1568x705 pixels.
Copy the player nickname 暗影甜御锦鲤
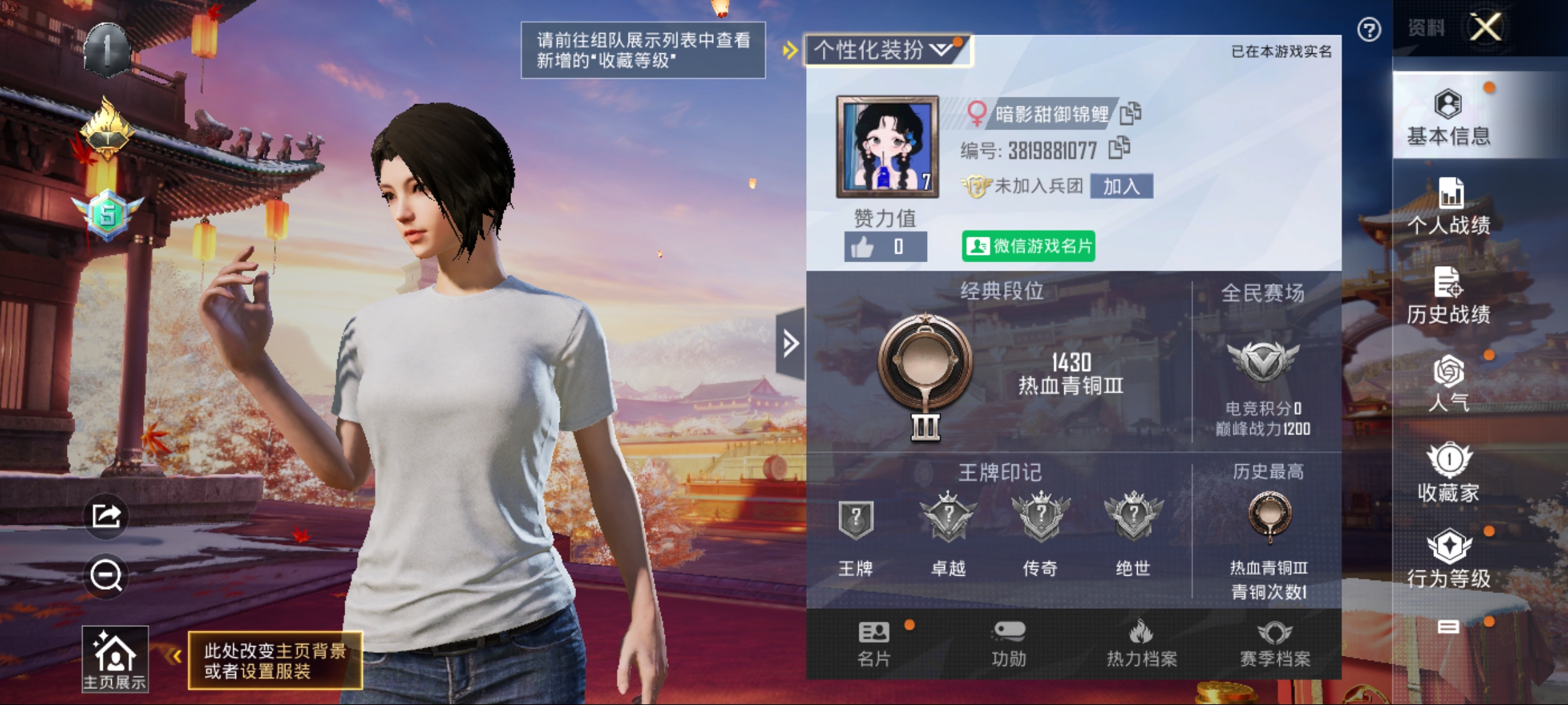[1131, 113]
